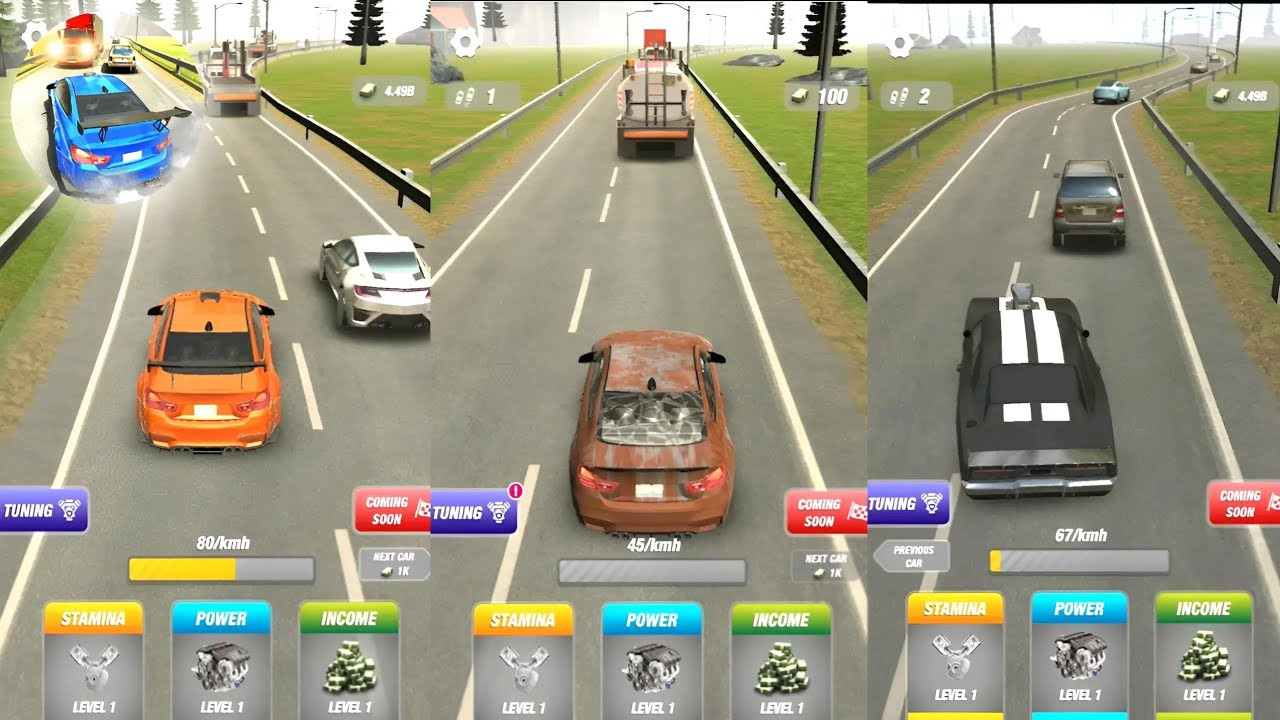Go back with the Previous Car button

point(912,556)
